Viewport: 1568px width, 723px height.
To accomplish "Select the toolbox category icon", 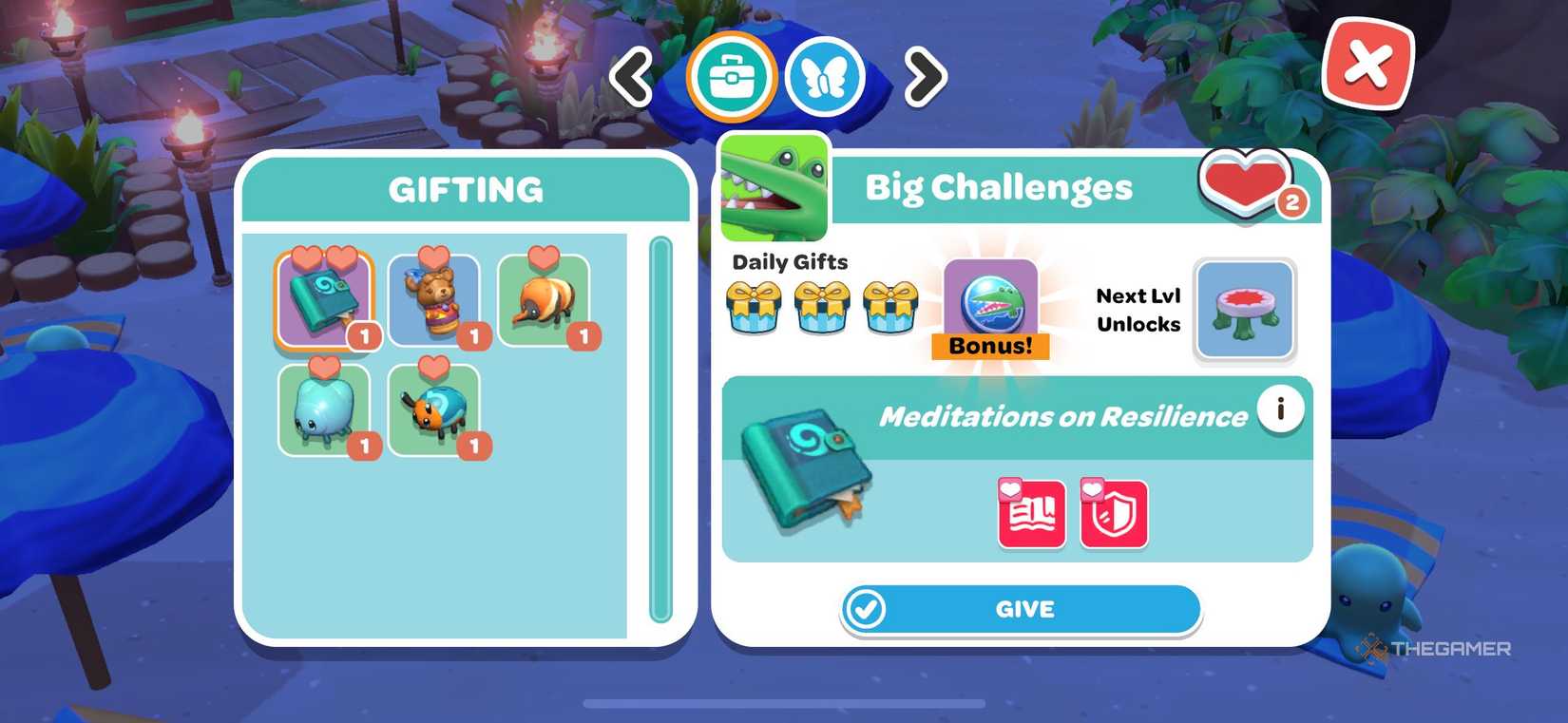I will tap(730, 78).
